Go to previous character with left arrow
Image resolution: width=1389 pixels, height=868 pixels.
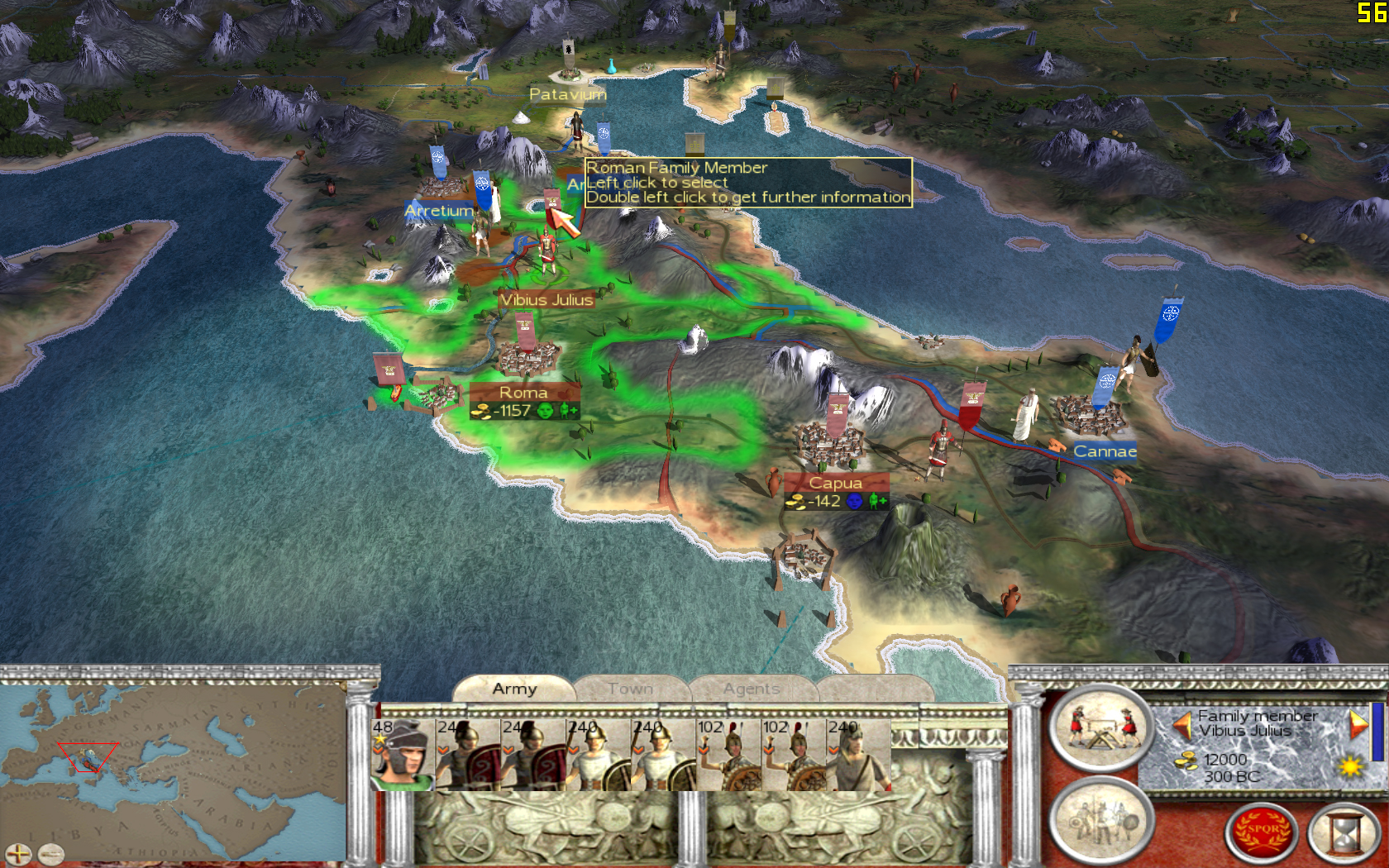(x=1183, y=725)
